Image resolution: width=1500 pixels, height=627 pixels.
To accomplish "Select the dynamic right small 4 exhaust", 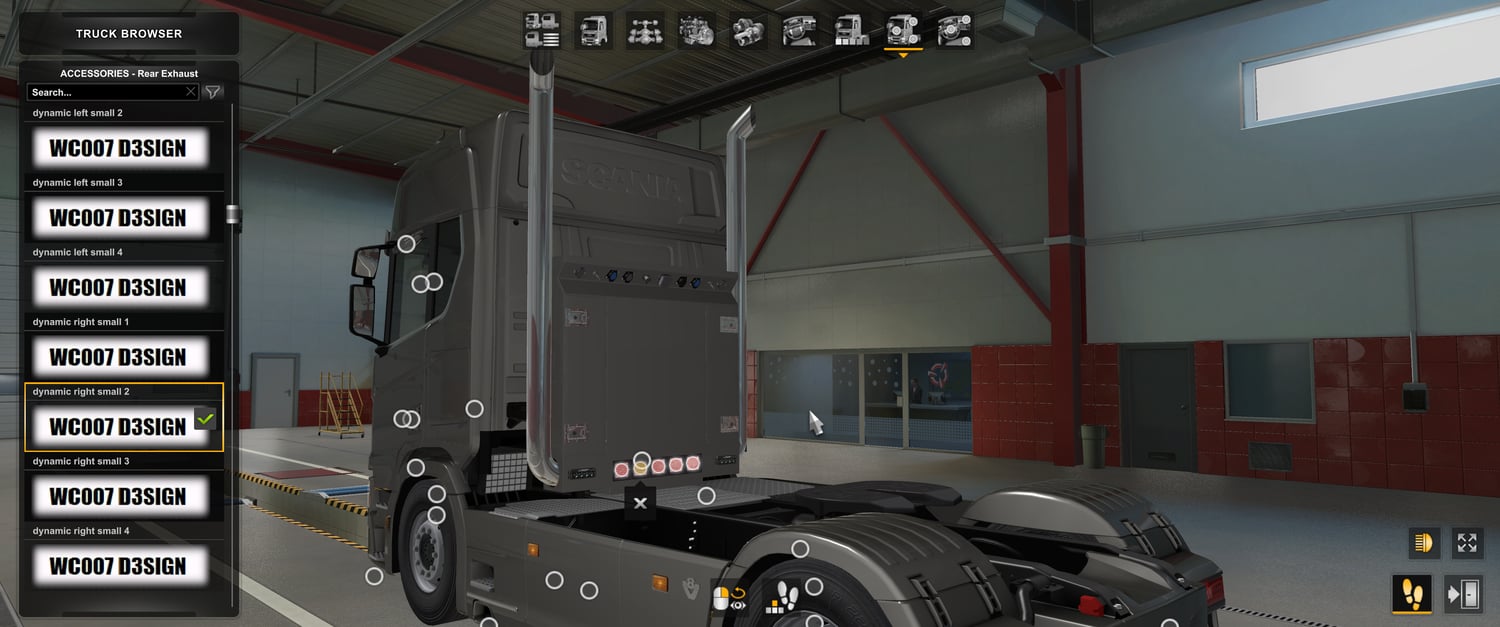I will coord(119,566).
